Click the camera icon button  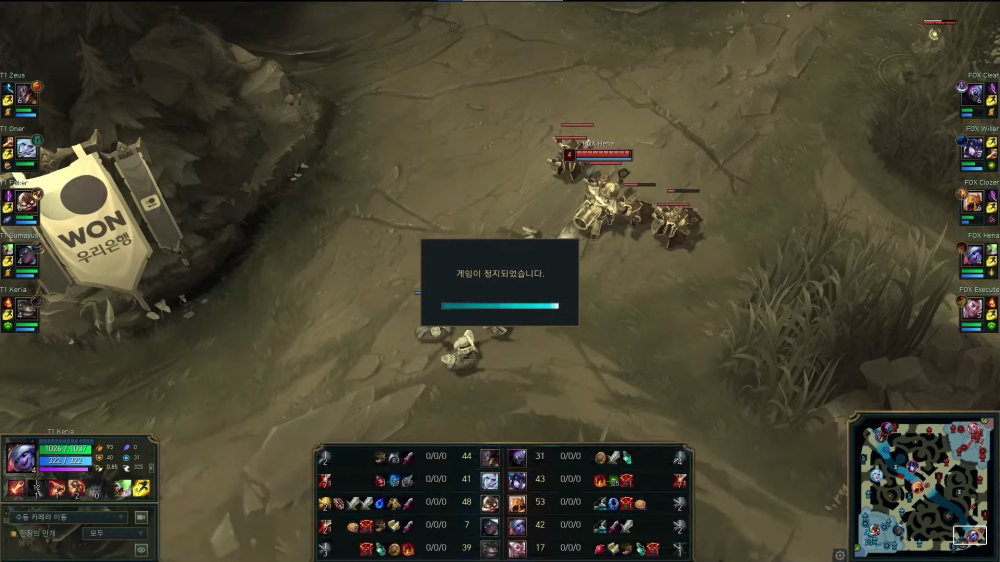[x=141, y=517]
